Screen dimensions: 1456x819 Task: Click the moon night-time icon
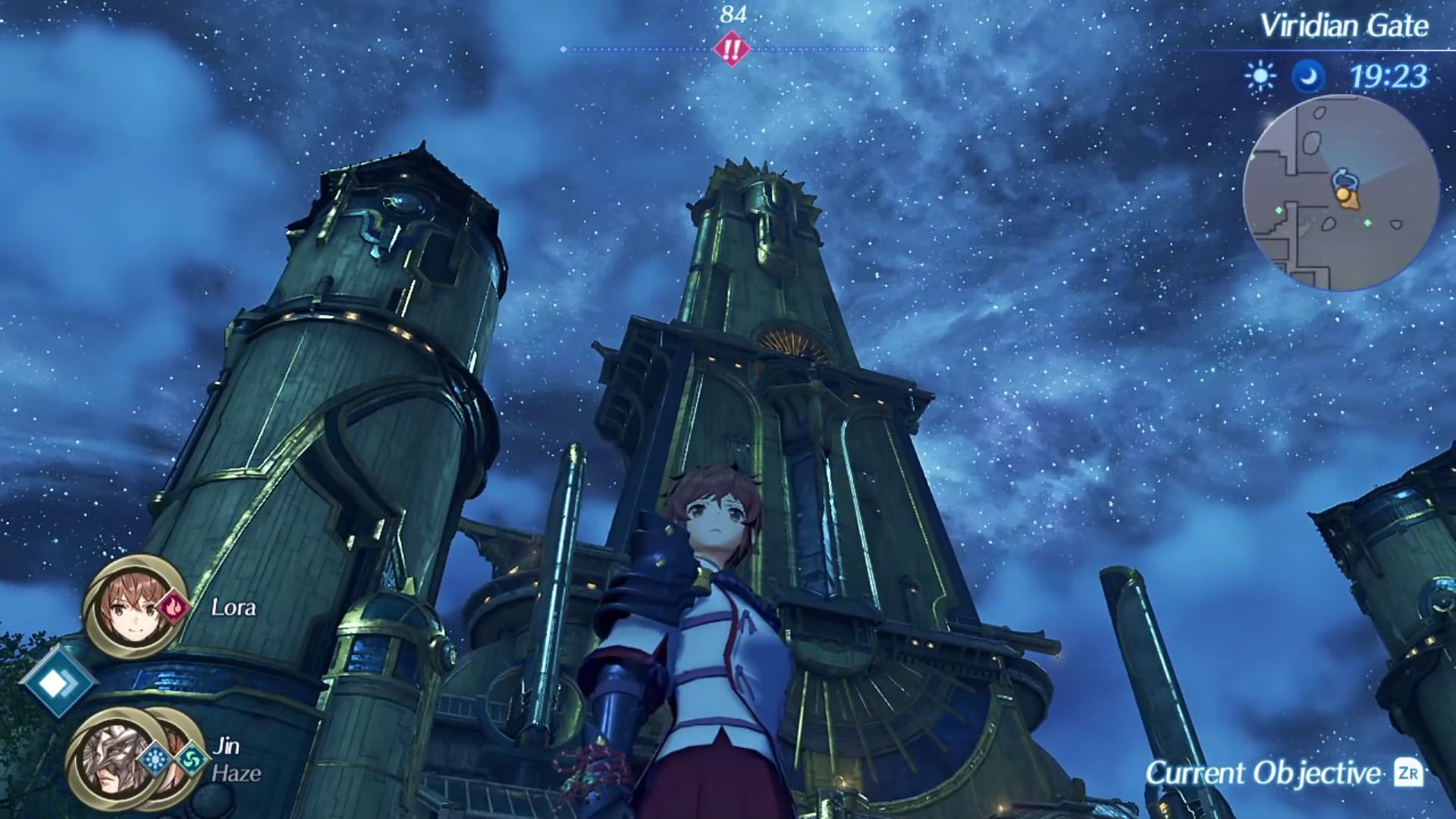pos(1308,76)
